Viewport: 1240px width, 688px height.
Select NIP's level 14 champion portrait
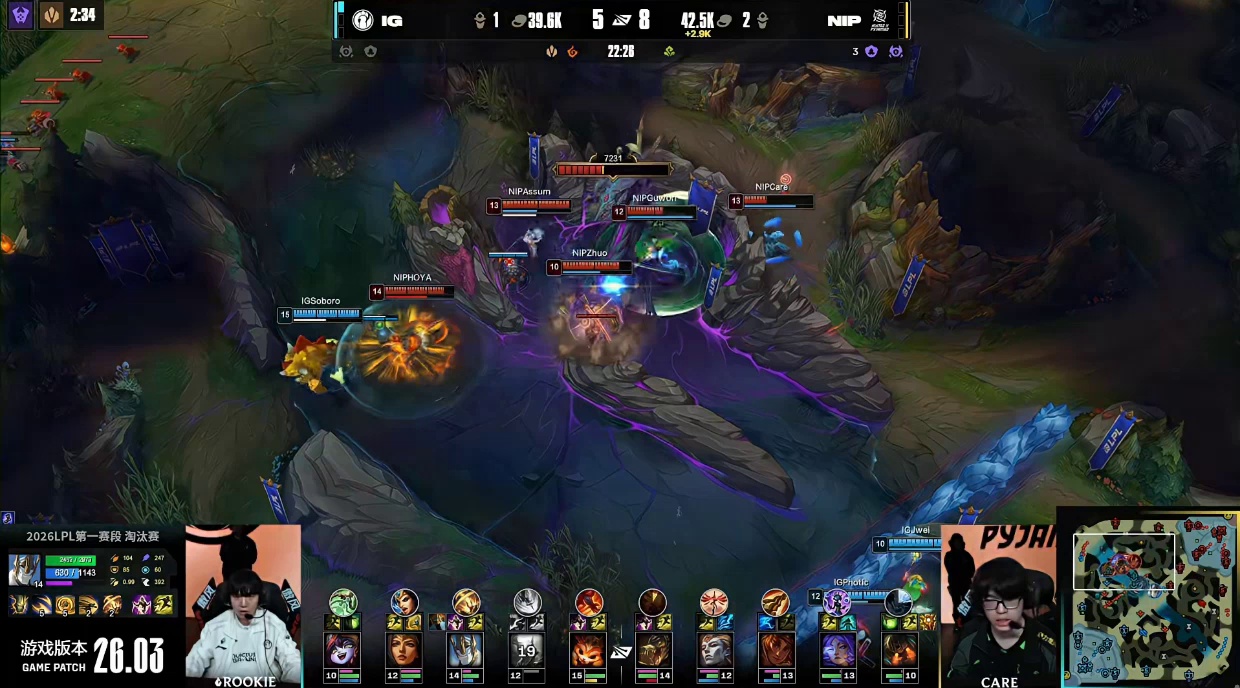652,650
